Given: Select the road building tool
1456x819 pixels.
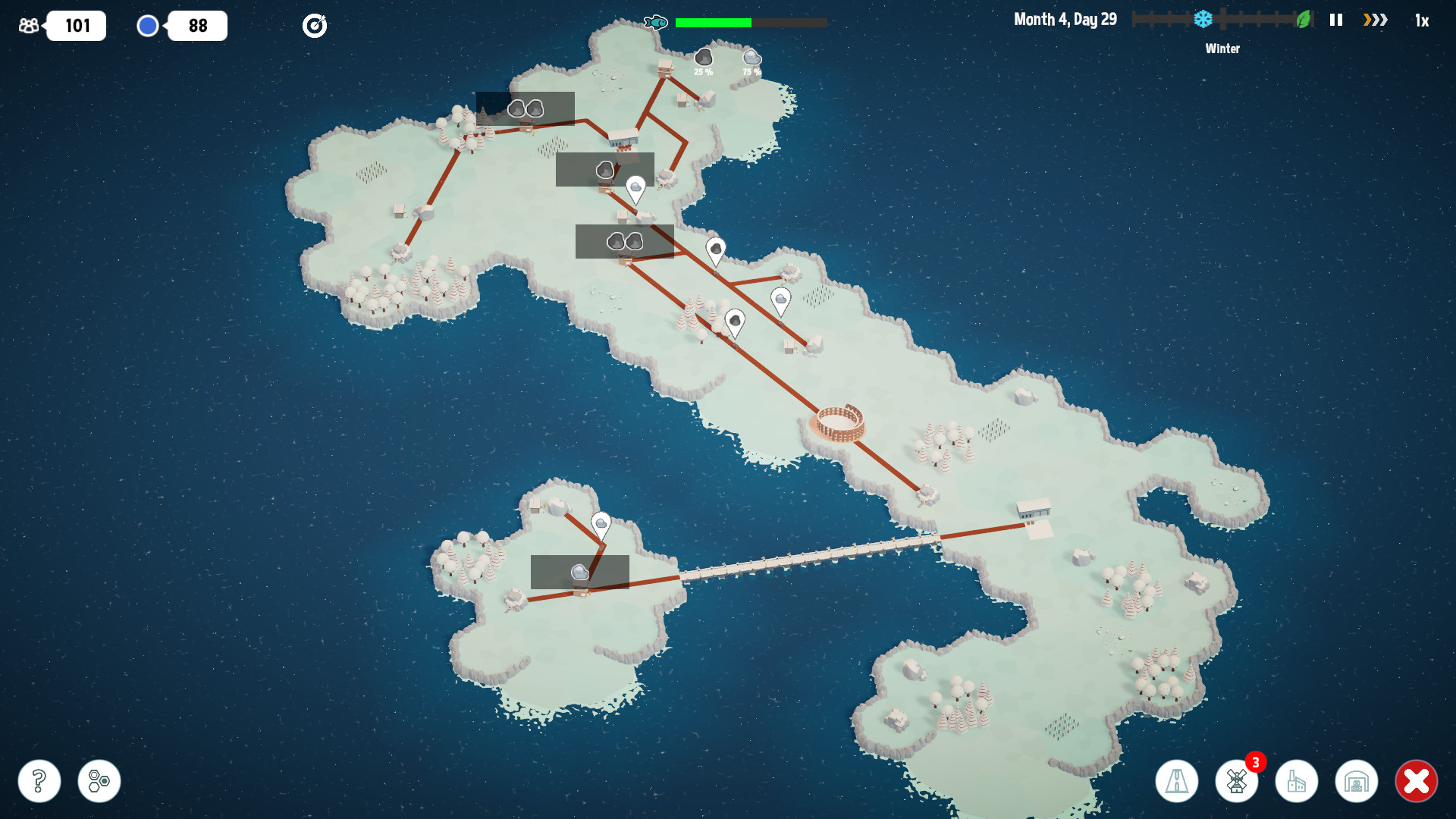Looking at the screenshot, I should pos(1177,780).
